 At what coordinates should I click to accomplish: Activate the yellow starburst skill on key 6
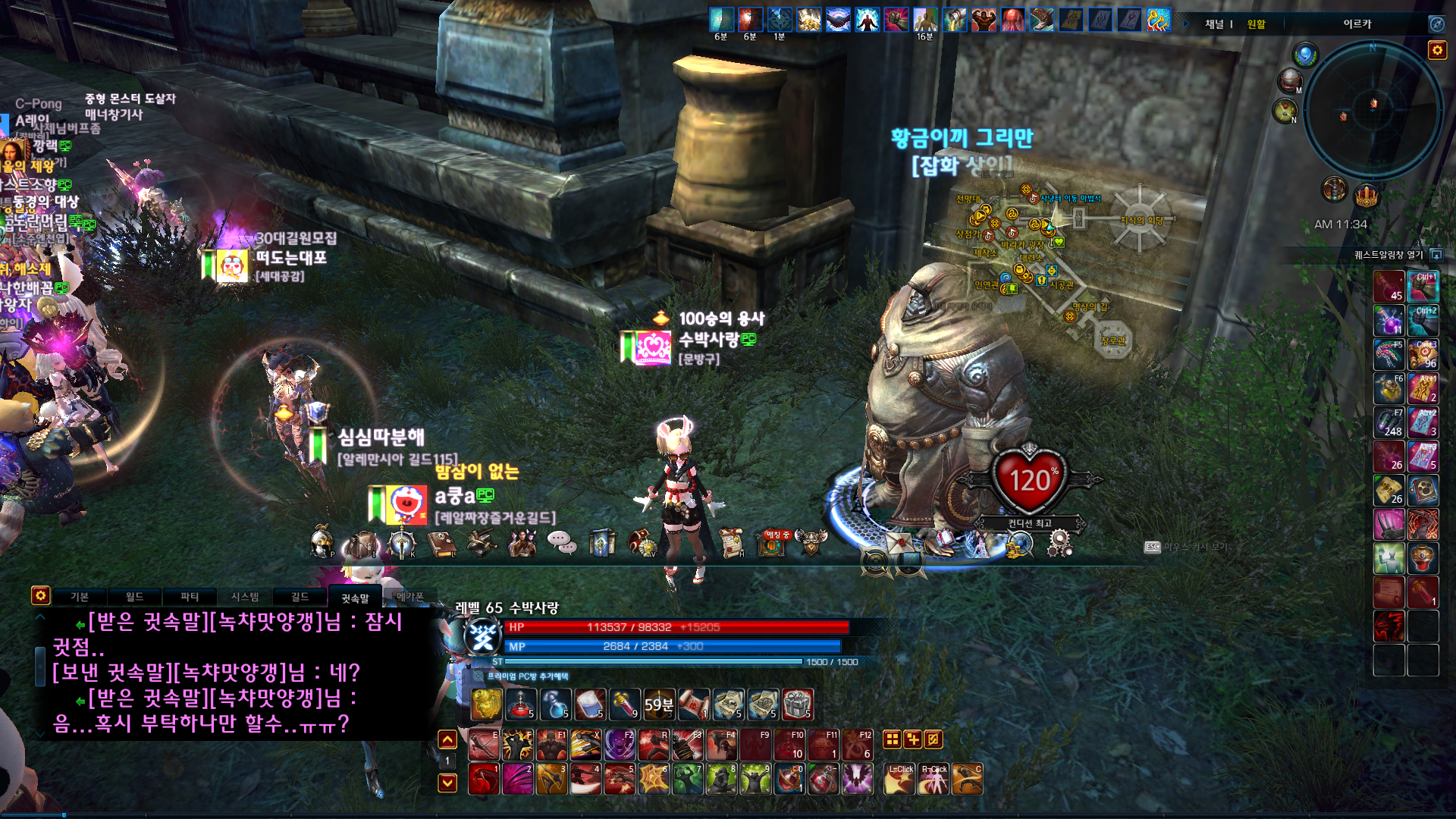pos(653,779)
